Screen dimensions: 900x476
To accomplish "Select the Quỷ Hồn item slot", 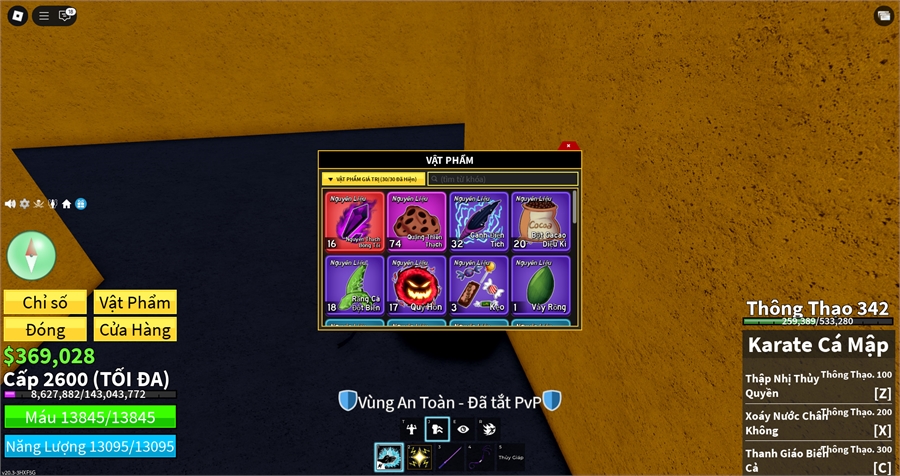I will tap(417, 285).
